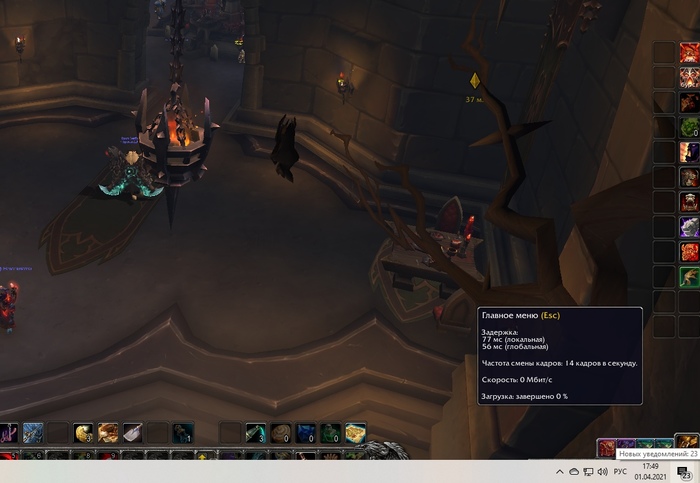Open the Windows notification center
The height and width of the screenshot is (483, 700).
(686, 472)
